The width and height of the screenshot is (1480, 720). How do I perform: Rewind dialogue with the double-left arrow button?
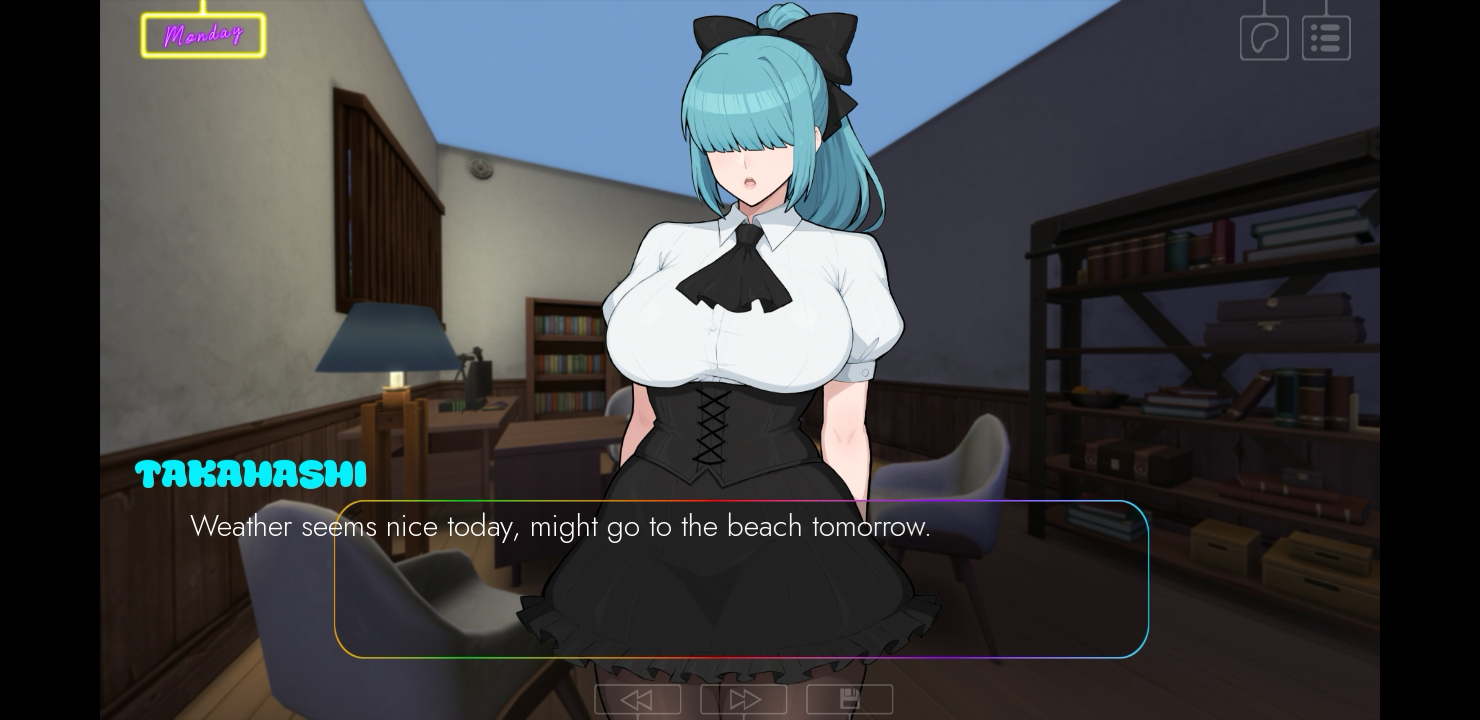point(638,699)
